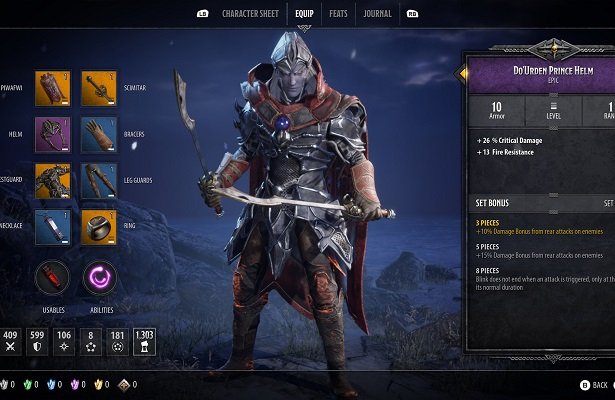Select the chestguard armor slot
615x400 pixels.
(x=52, y=181)
